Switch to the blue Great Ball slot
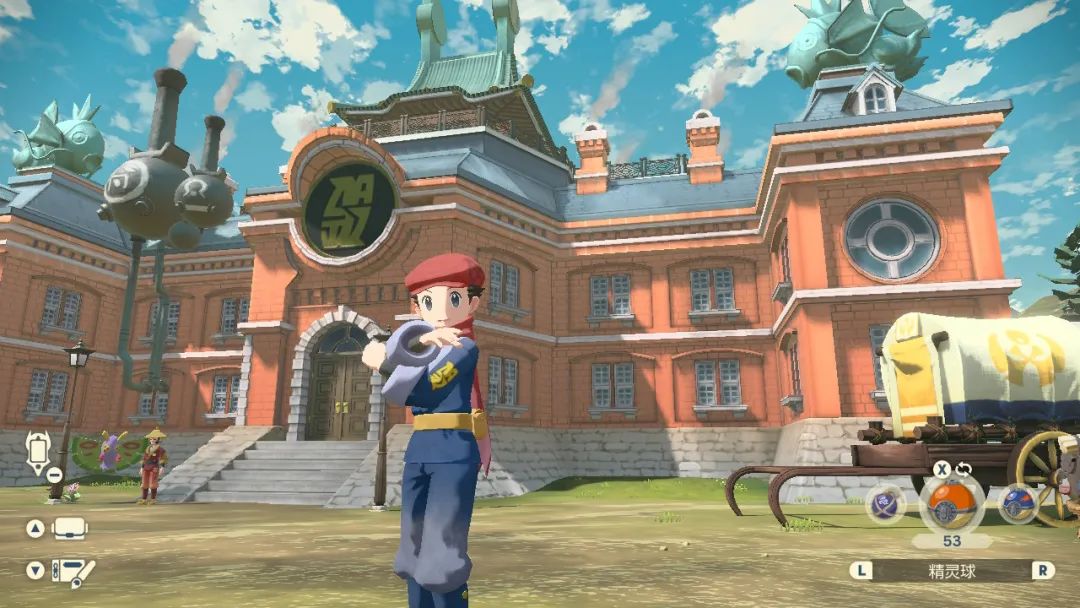This screenshot has height=608, width=1080. [1017, 503]
